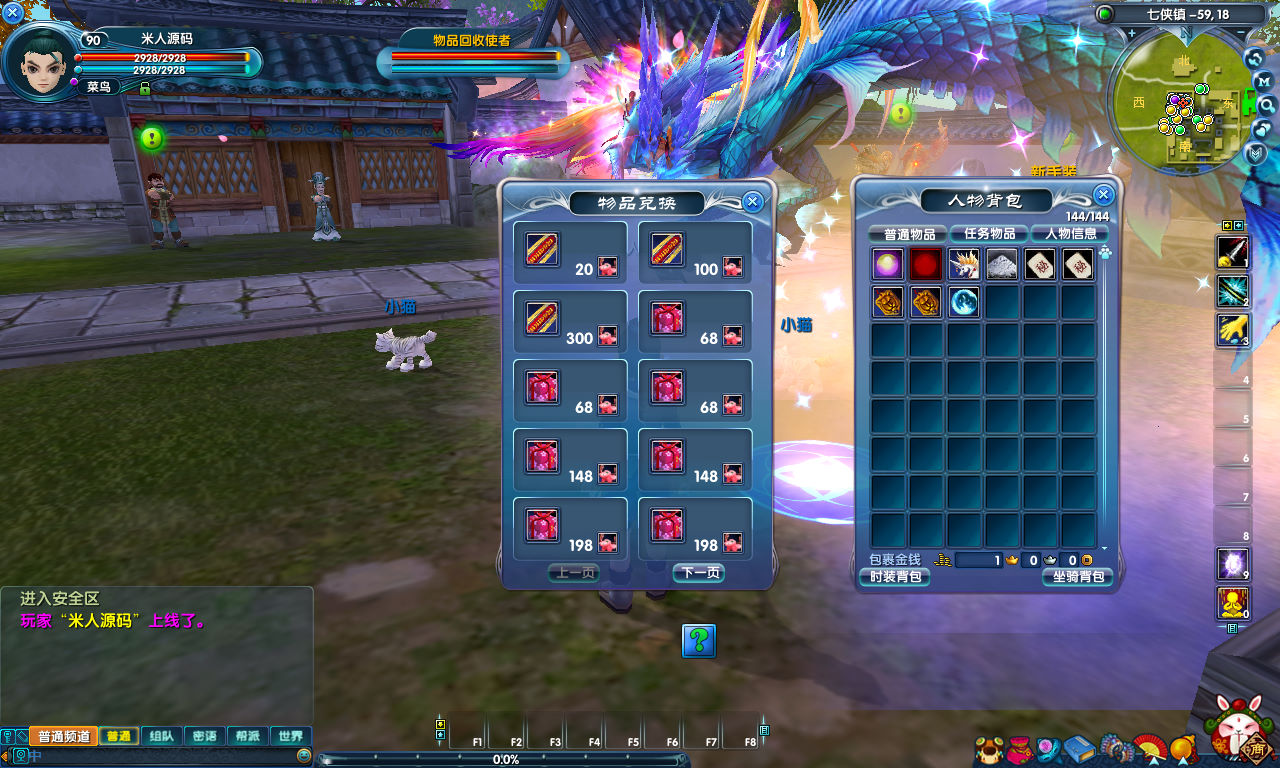Click the green question mark help button

click(698, 640)
